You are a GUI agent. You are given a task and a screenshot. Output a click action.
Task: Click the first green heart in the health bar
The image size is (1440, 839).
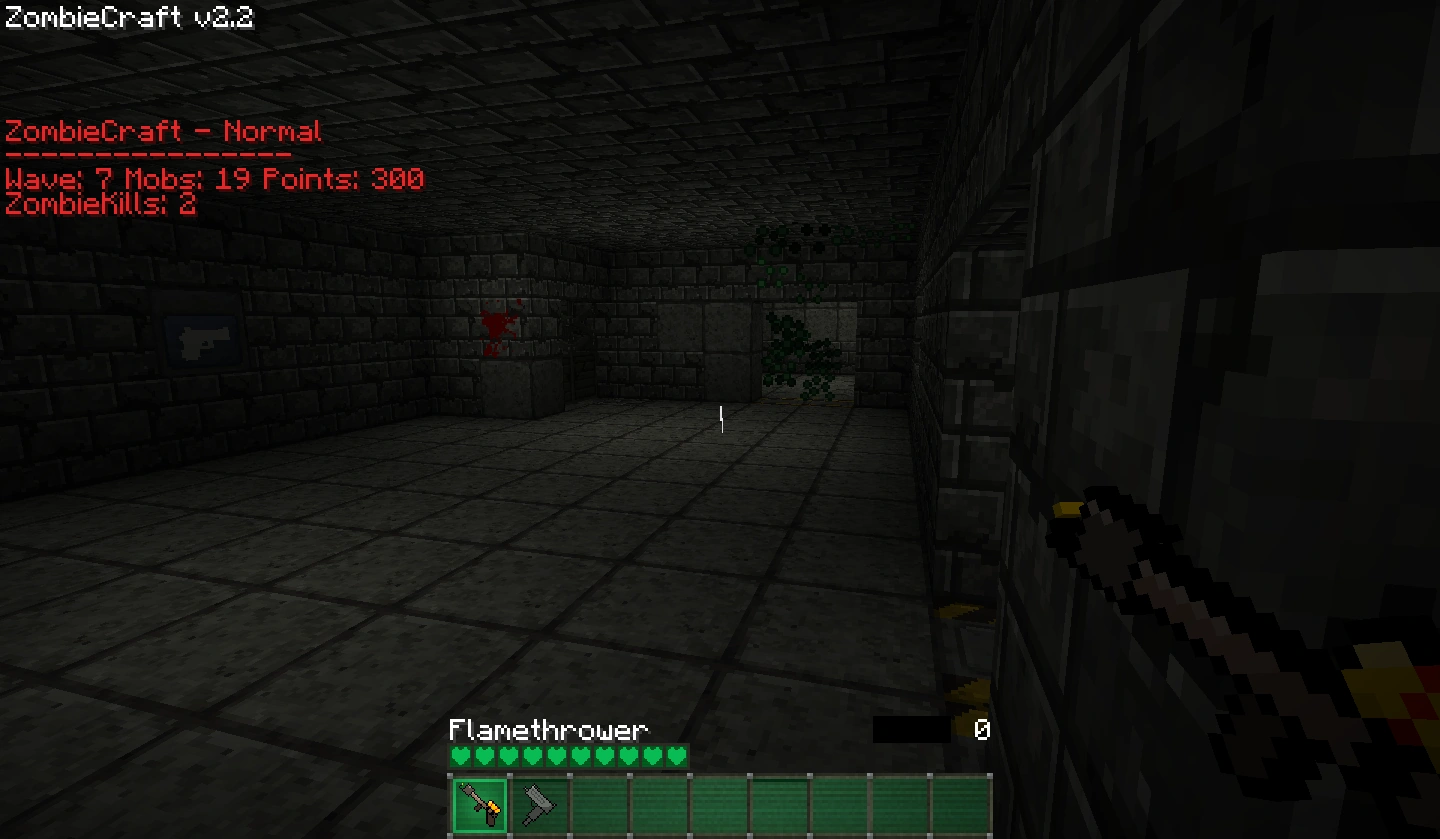click(460, 757)
